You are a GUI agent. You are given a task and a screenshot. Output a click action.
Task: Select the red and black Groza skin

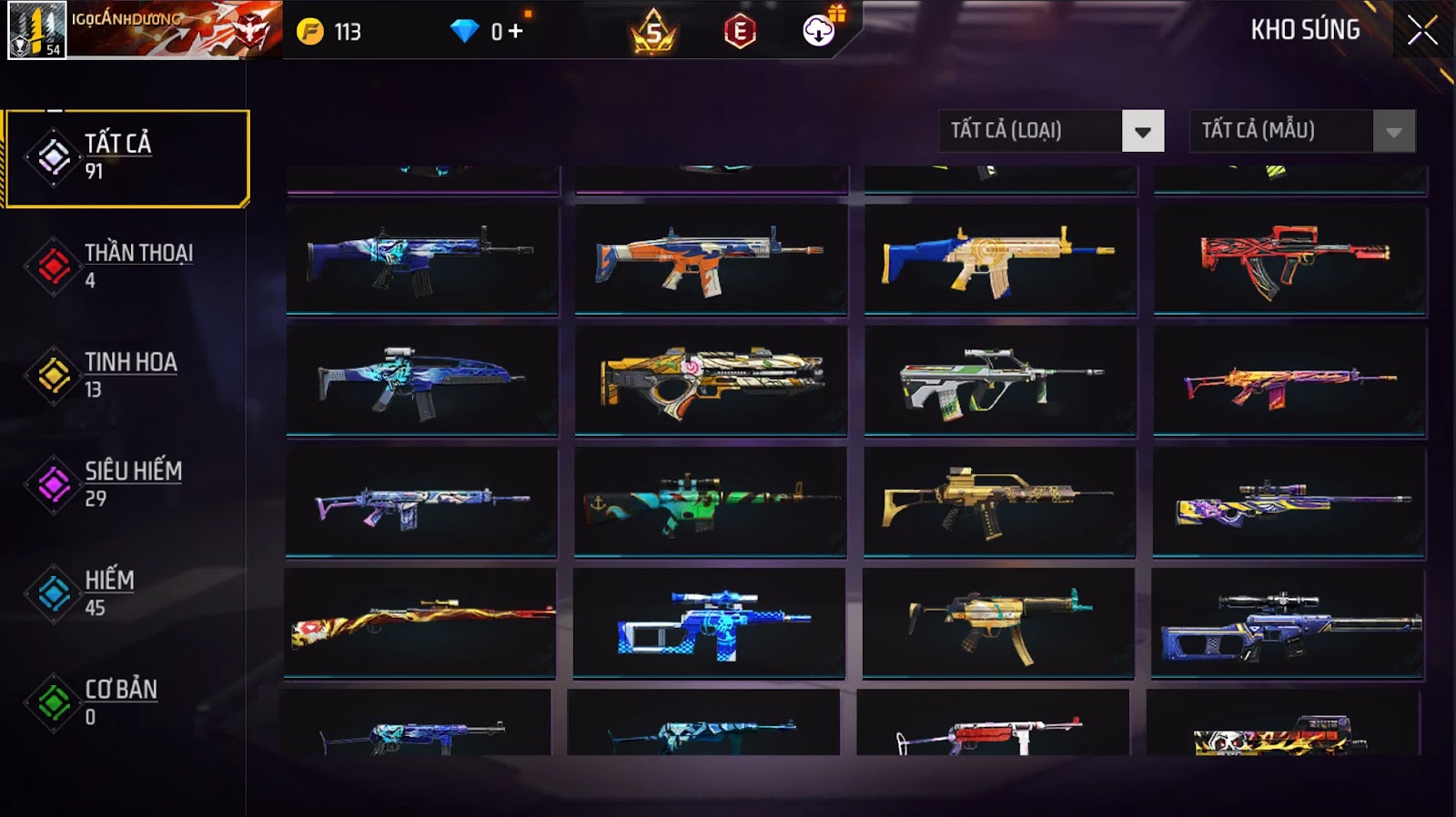[x=1289, y=259]
